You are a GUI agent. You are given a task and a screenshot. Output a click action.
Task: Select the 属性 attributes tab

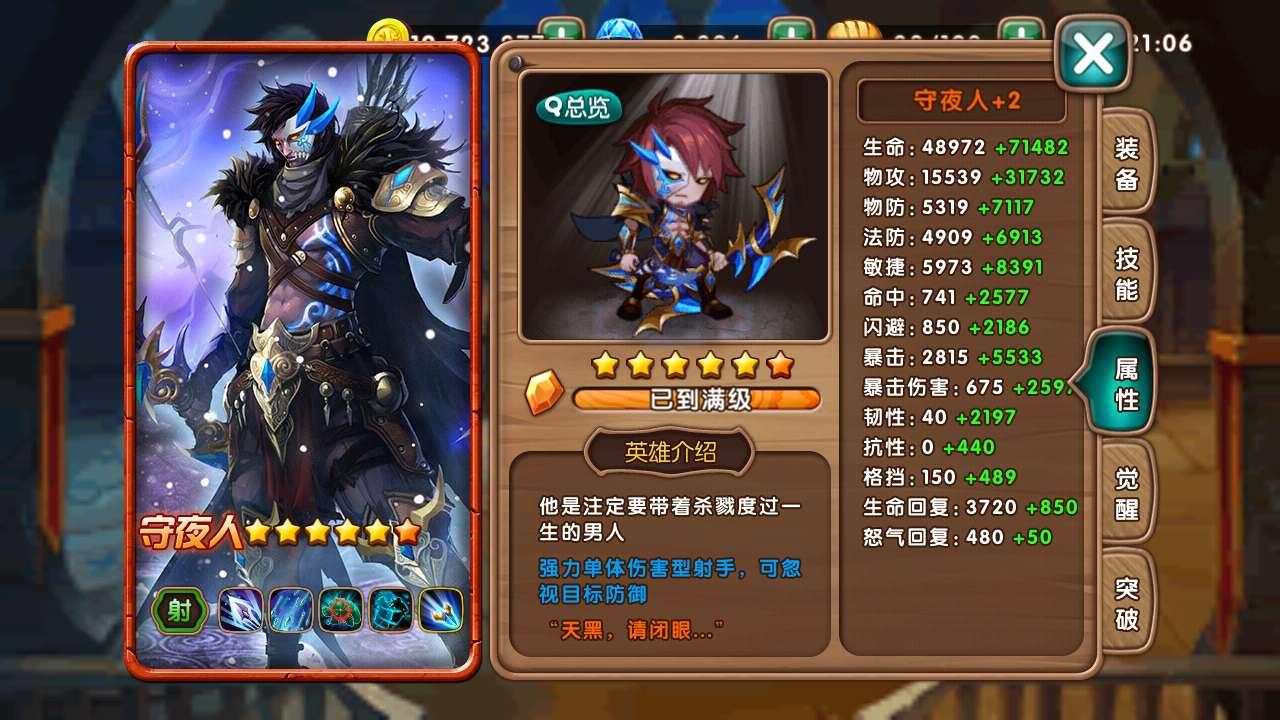click(x=1124, y=384)
